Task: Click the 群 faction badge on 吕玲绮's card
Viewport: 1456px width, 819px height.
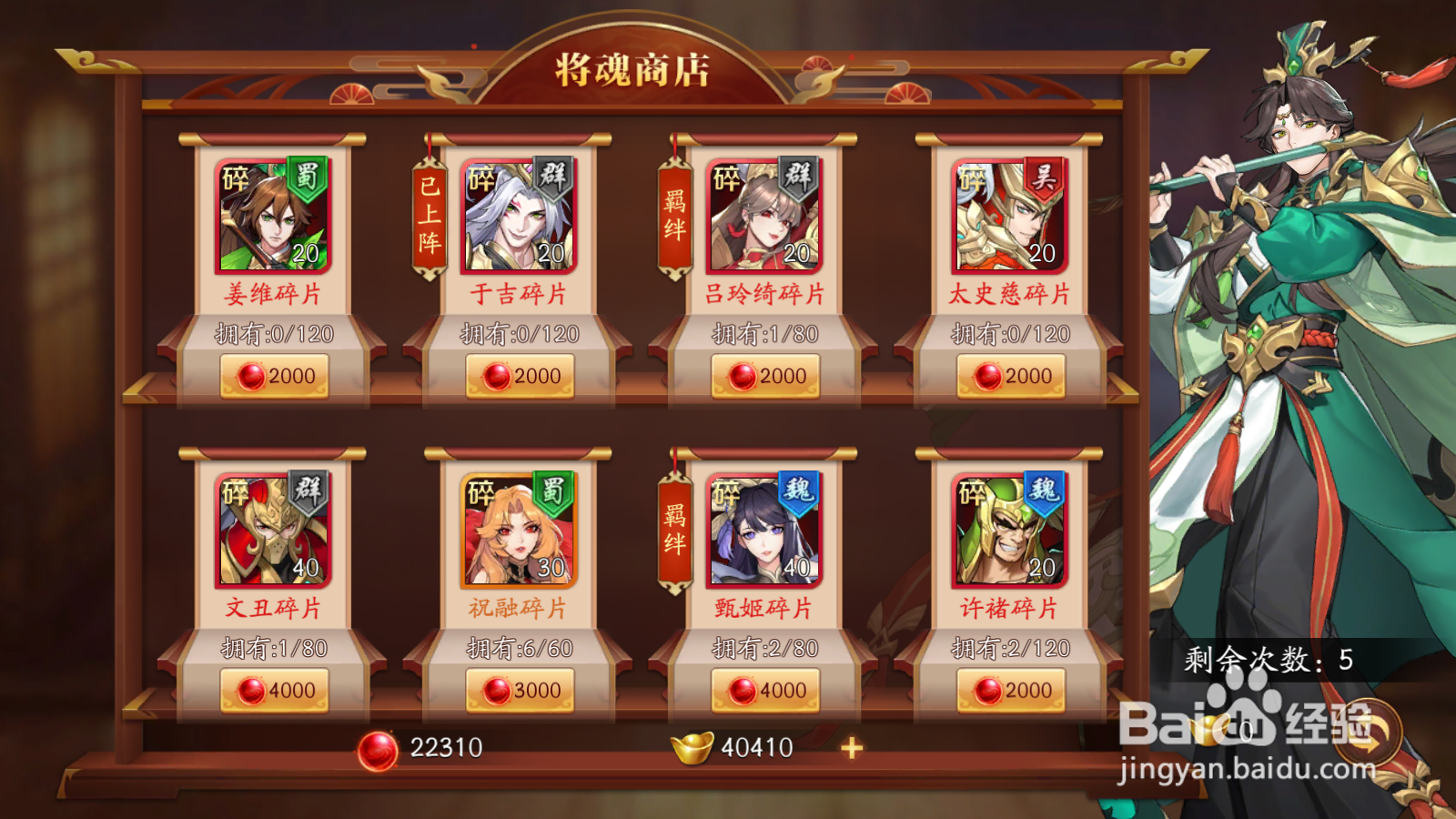Action: 799,178
